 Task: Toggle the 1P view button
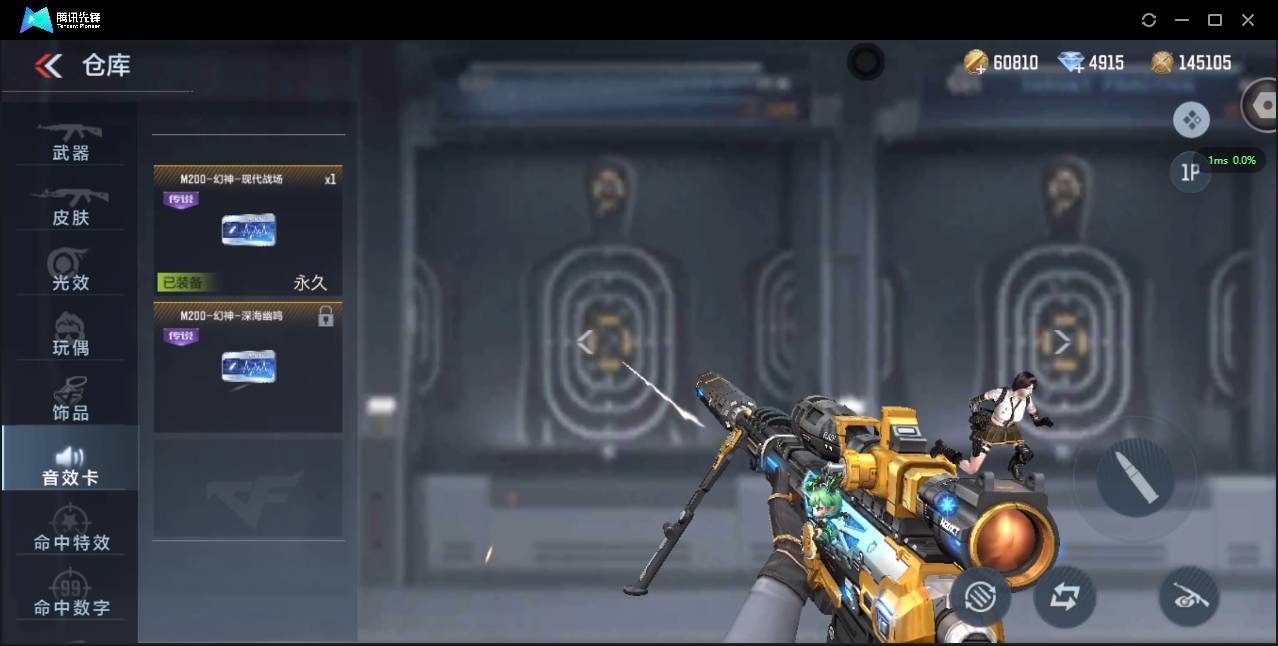1190,173
